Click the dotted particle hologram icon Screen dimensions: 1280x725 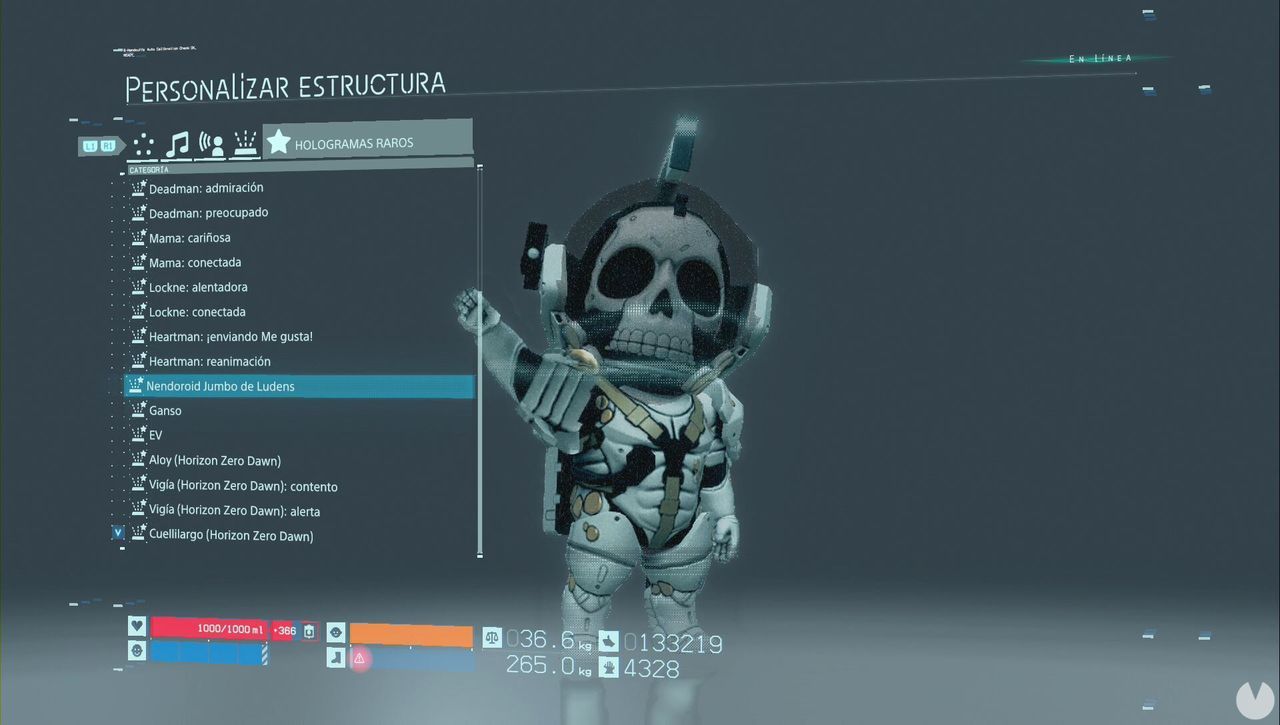(x=143, y=143)
